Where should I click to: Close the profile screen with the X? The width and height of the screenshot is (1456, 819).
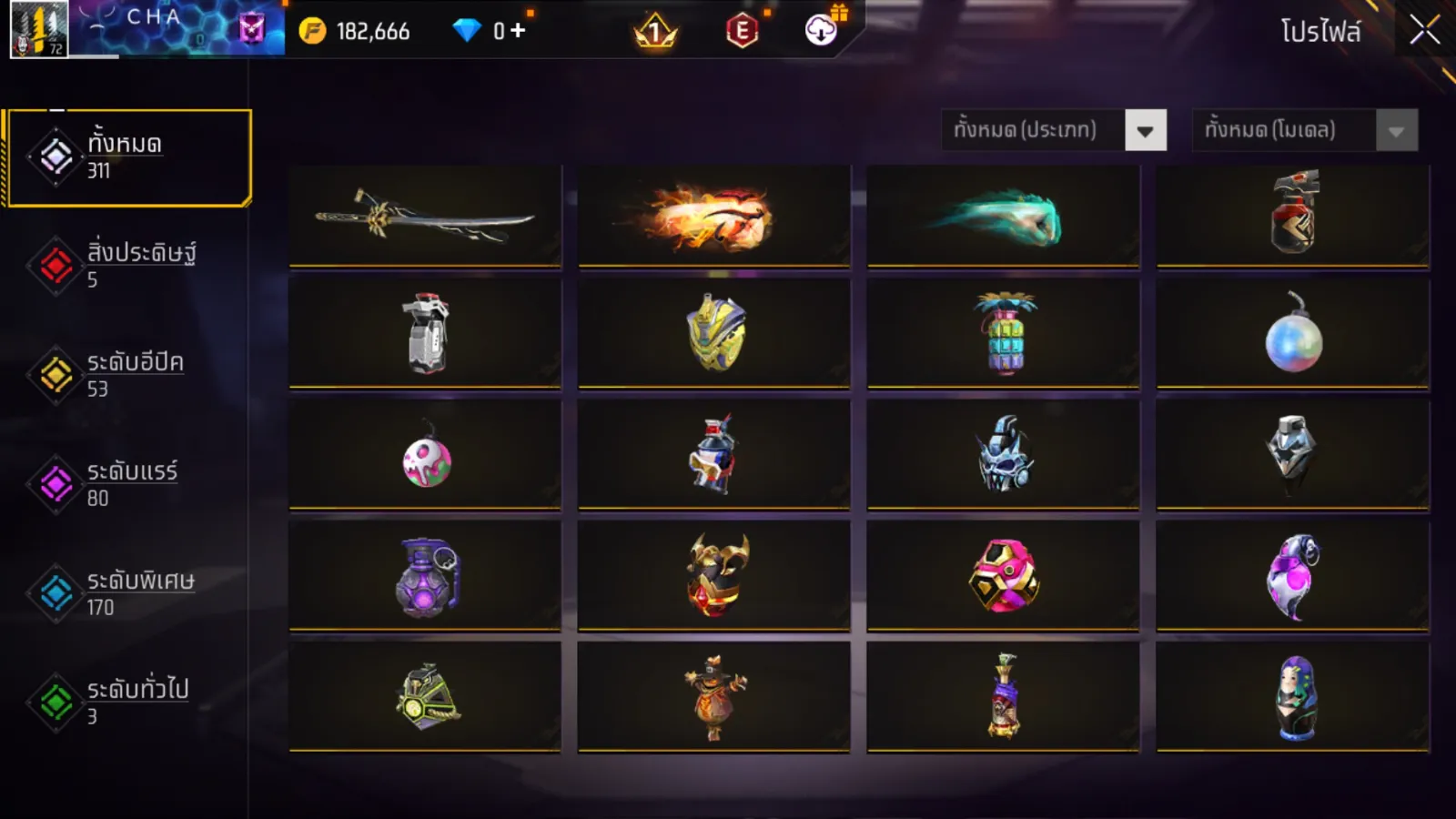point(1424,30)
